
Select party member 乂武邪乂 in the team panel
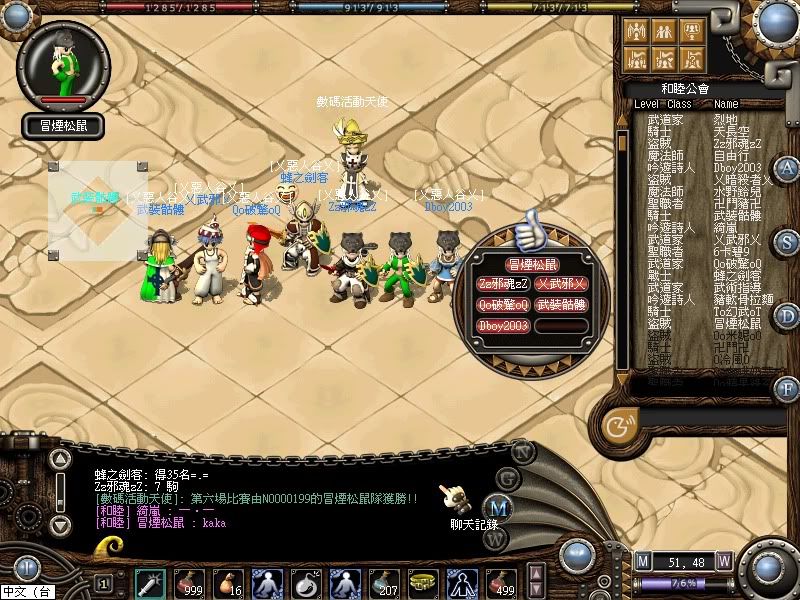[563, 283]
